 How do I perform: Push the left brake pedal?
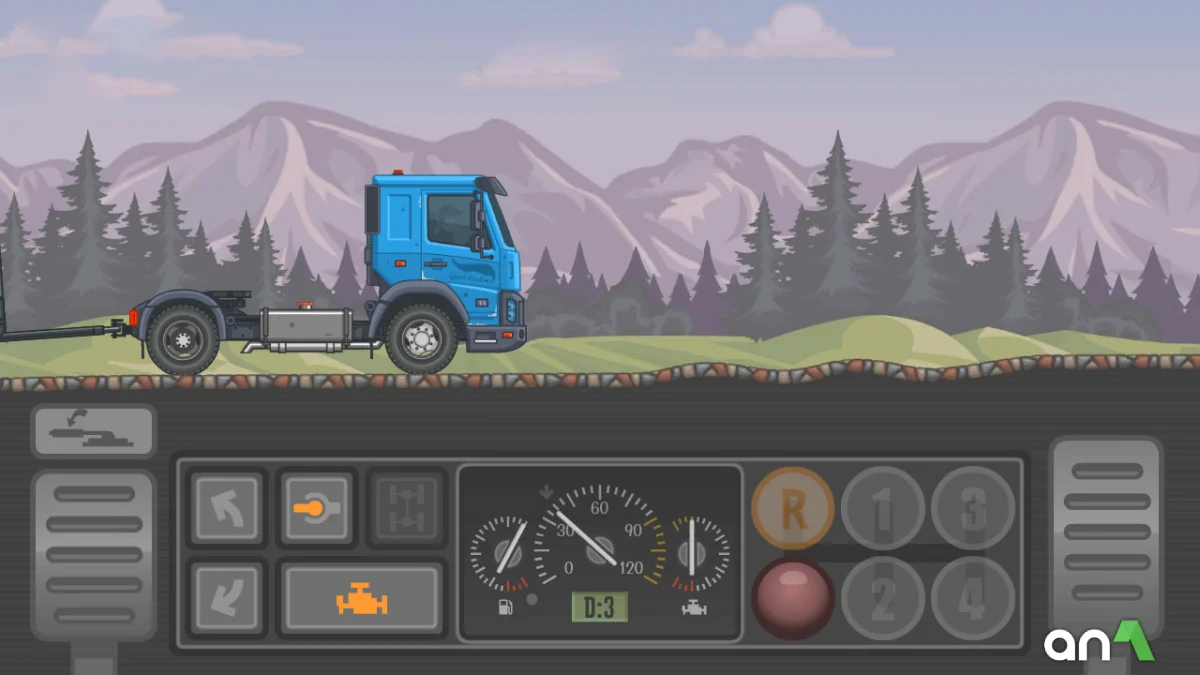point(93,555)
